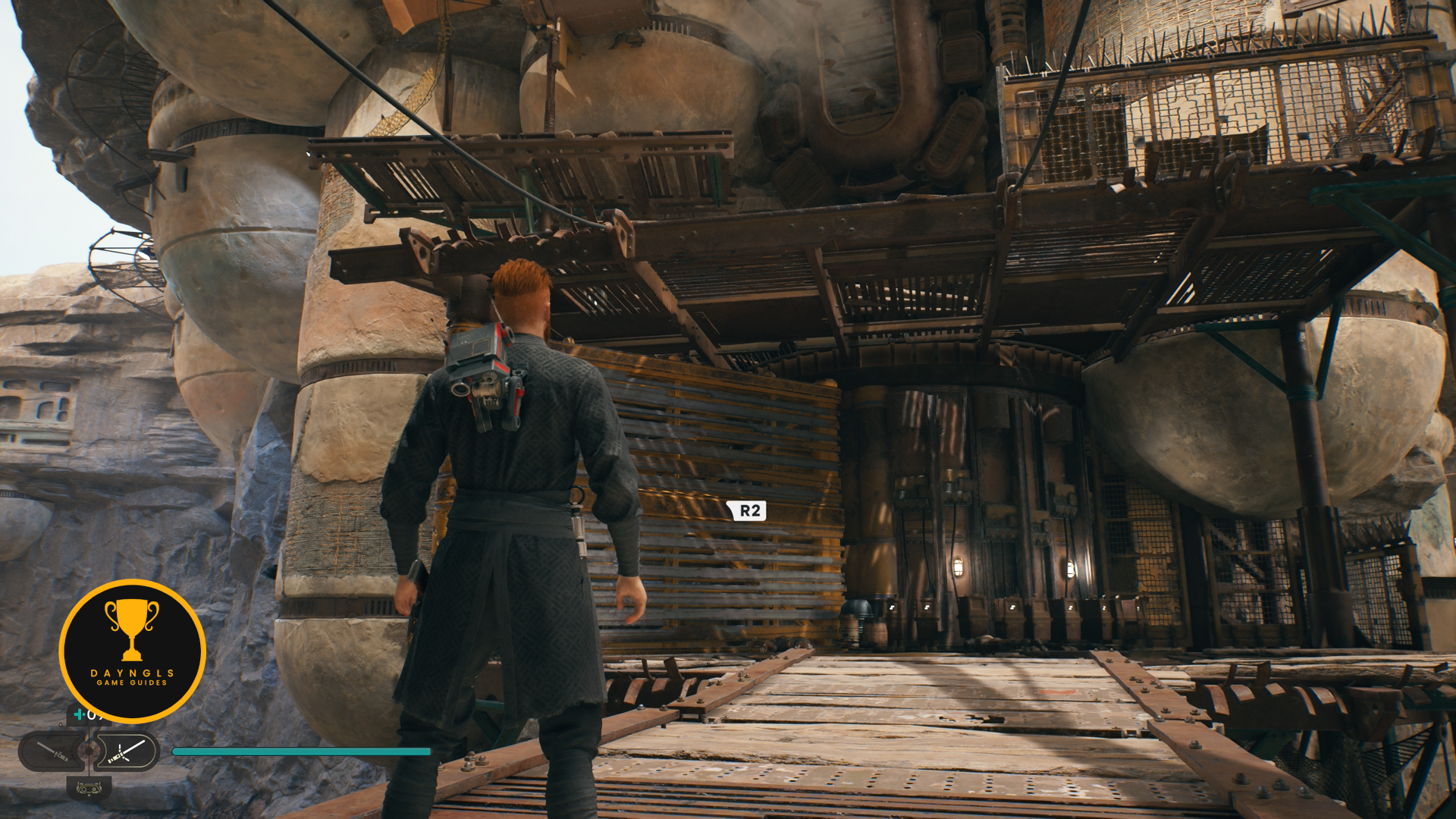Image resolution: width=1456 pixels, height=819 pixels.
Task: Switch to the crossguard lightsaber stance
Action: coord(126,752)
